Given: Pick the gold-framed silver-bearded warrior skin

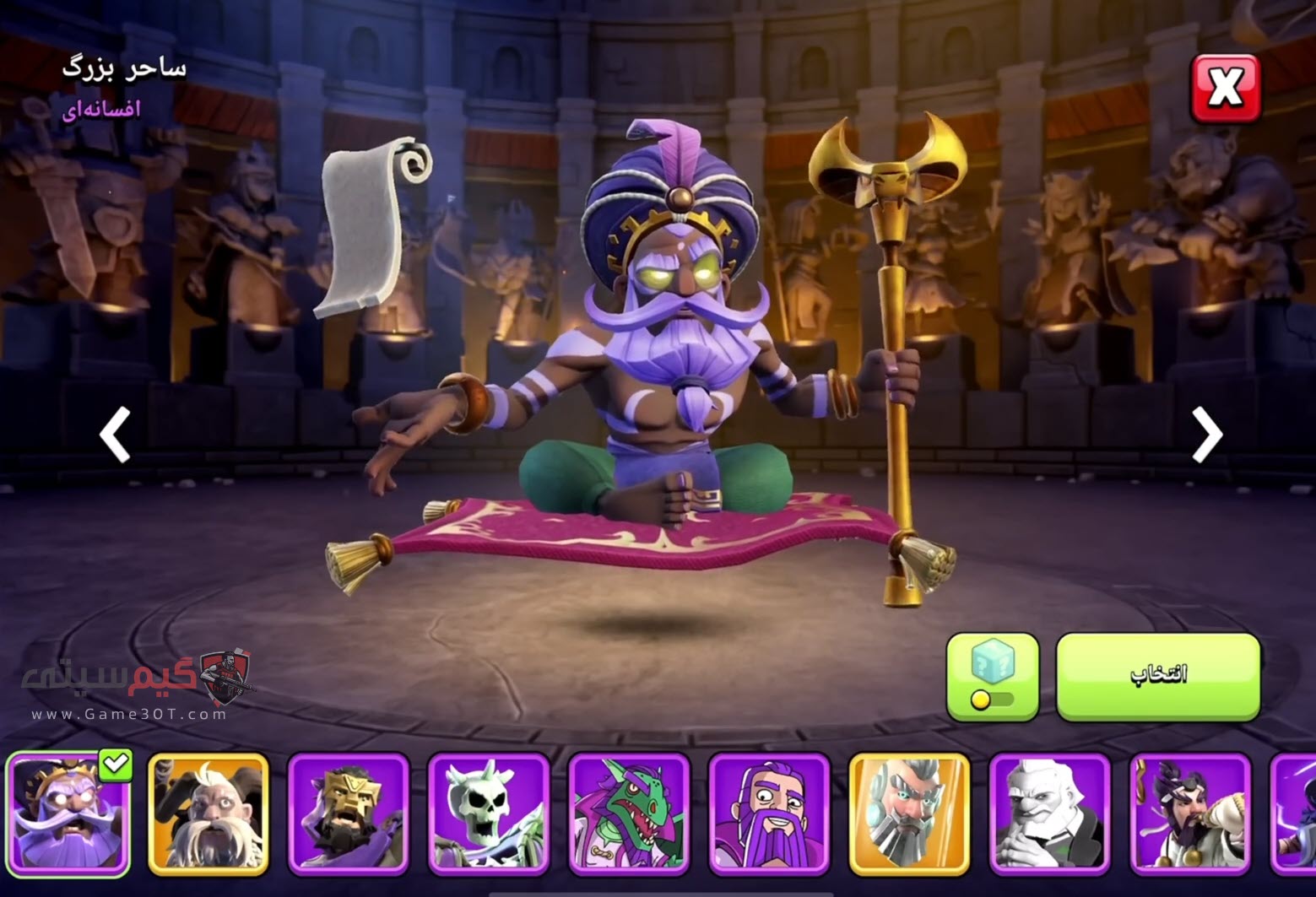Looking at the screenshot, I should click(909, 813).
